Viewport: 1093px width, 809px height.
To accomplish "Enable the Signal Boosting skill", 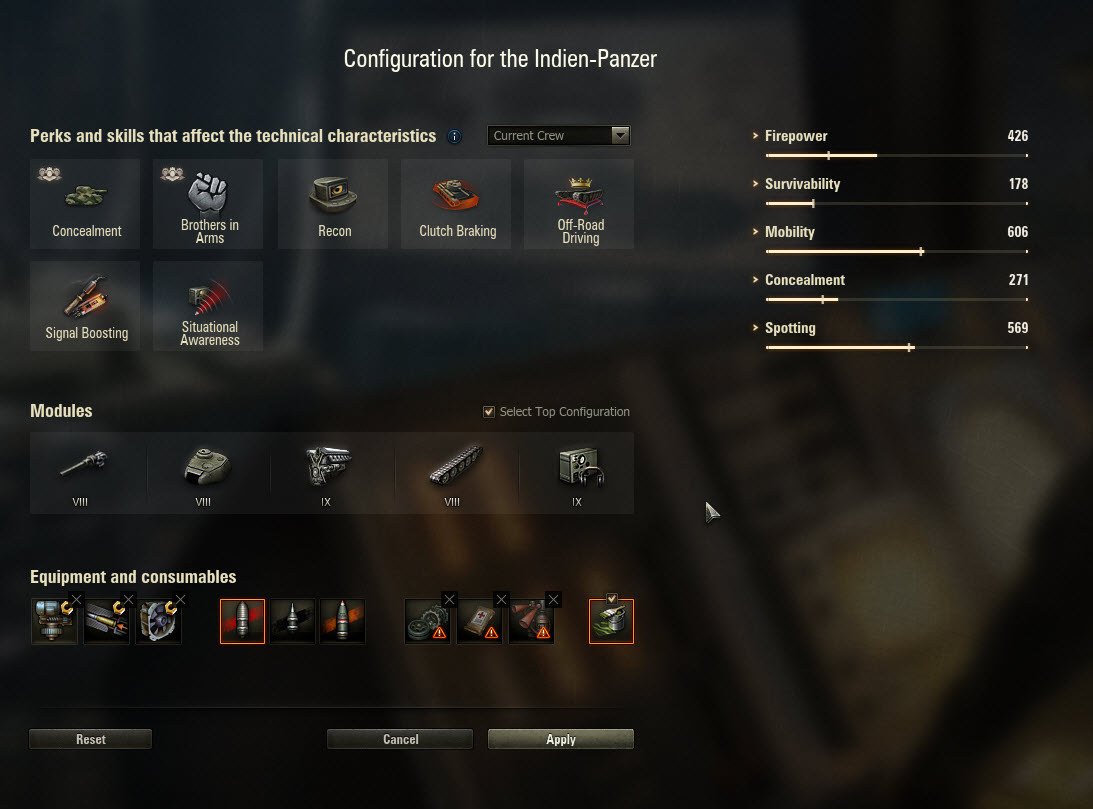I will [87, 306].
